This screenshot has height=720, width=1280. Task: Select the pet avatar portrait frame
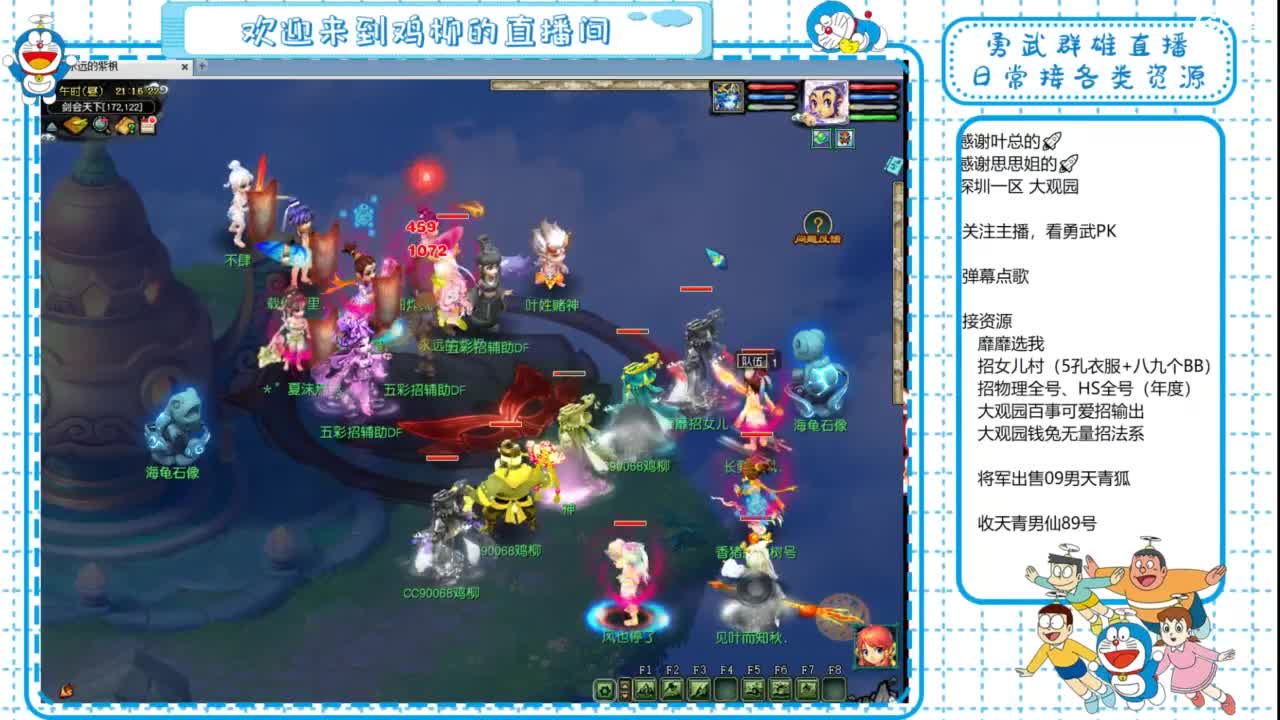click(x=728, y=97)
